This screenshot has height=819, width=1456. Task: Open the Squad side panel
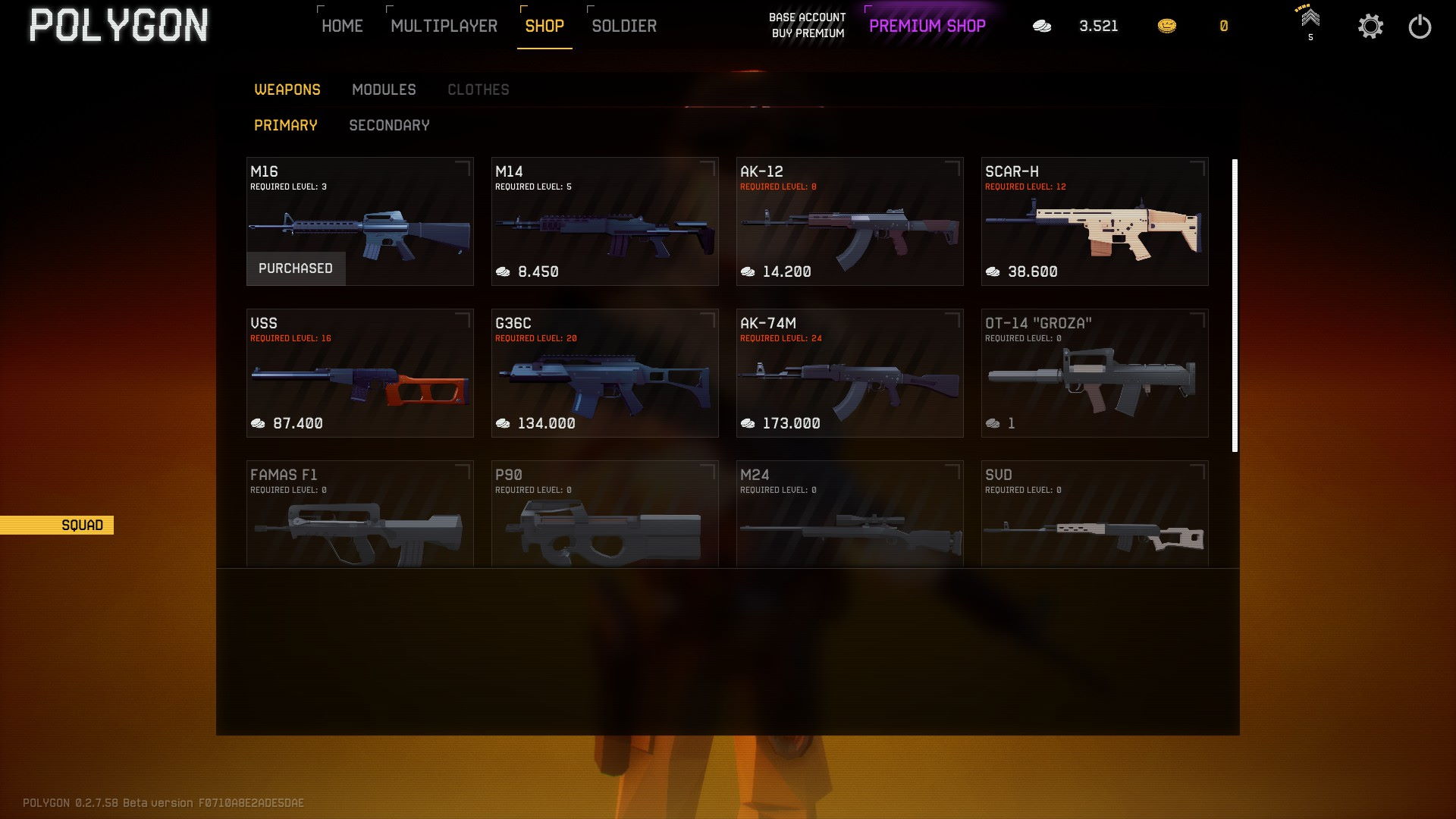57,525
